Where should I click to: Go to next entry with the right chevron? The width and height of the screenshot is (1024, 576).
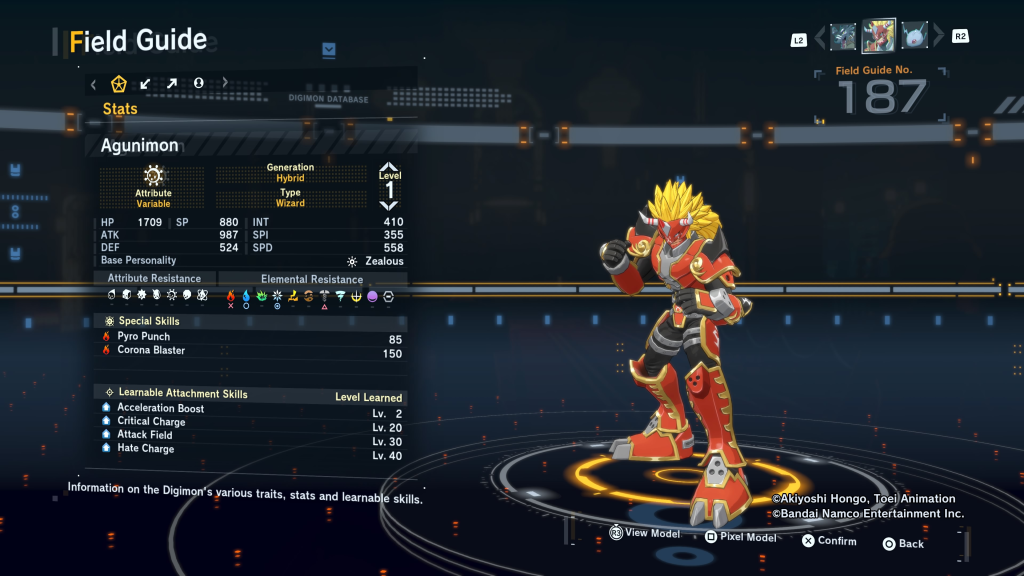938,37
